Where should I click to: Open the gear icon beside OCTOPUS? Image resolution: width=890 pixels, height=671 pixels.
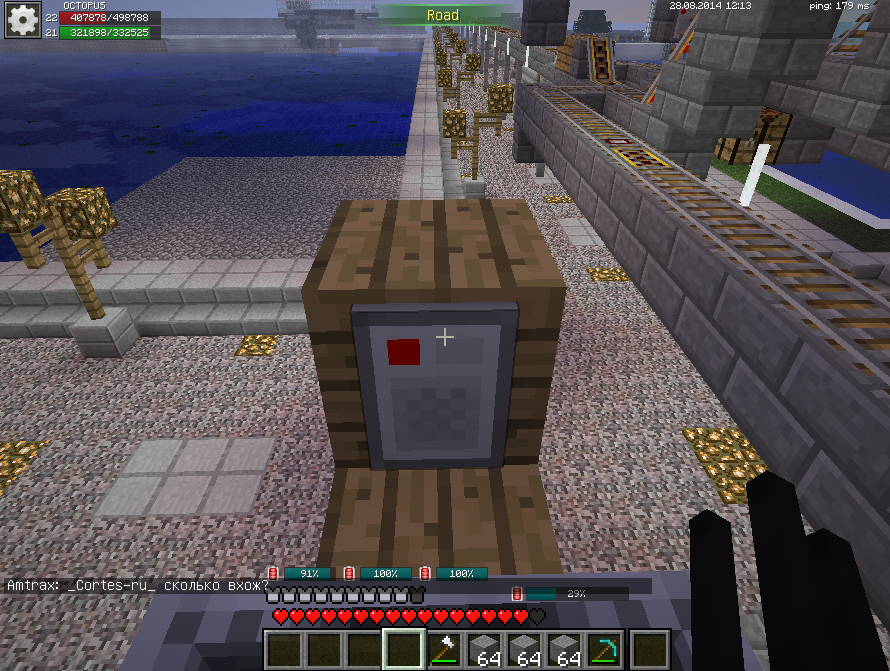pyautogui.click(x=22, y=19)
